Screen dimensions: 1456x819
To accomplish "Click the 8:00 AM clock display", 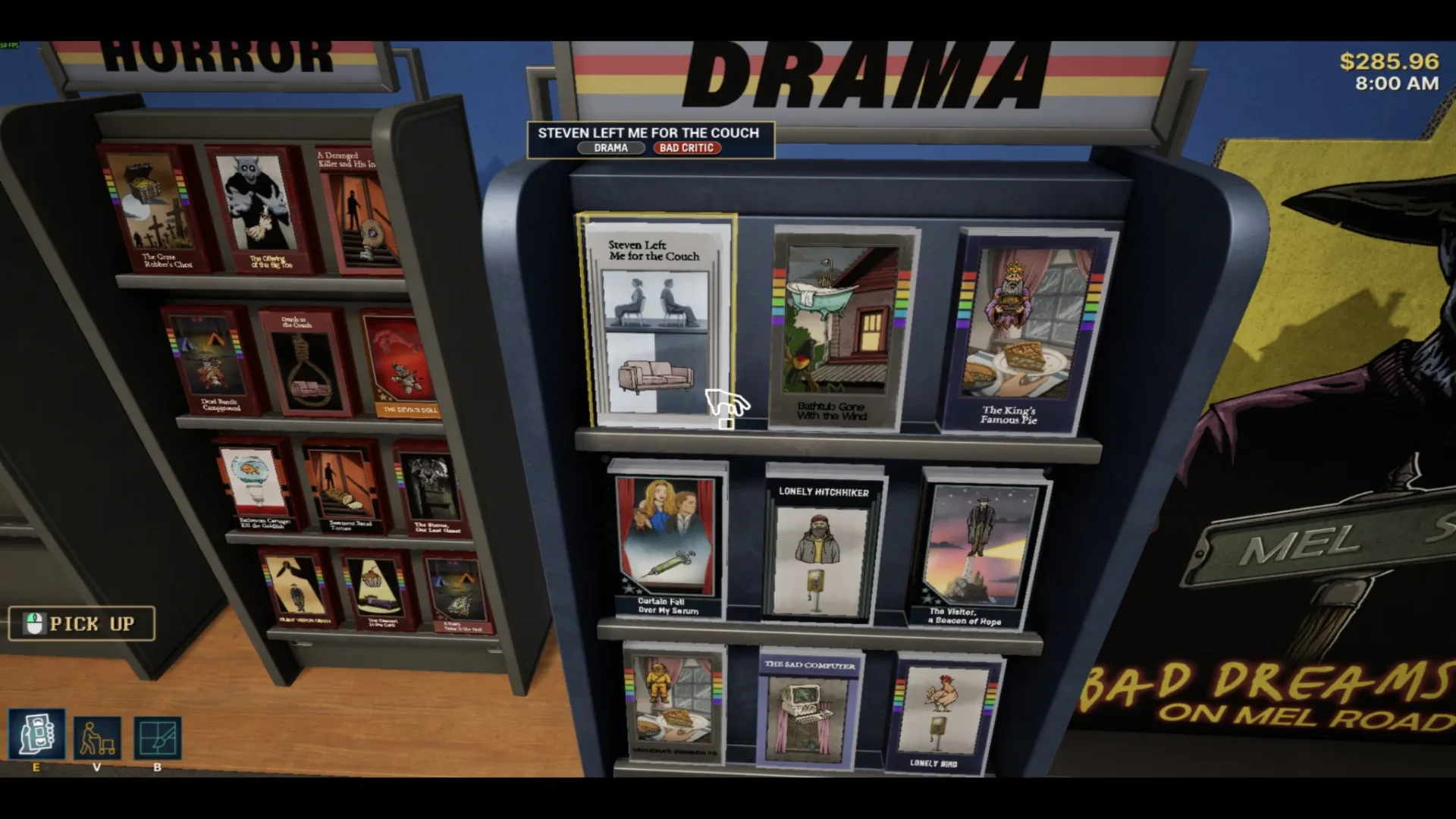I will click(1399, 85).
